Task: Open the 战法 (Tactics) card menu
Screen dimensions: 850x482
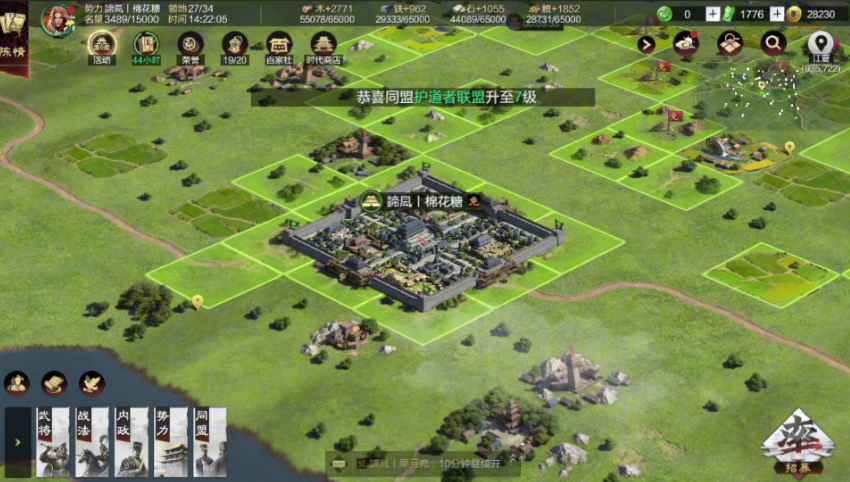Action: point(92,441)
